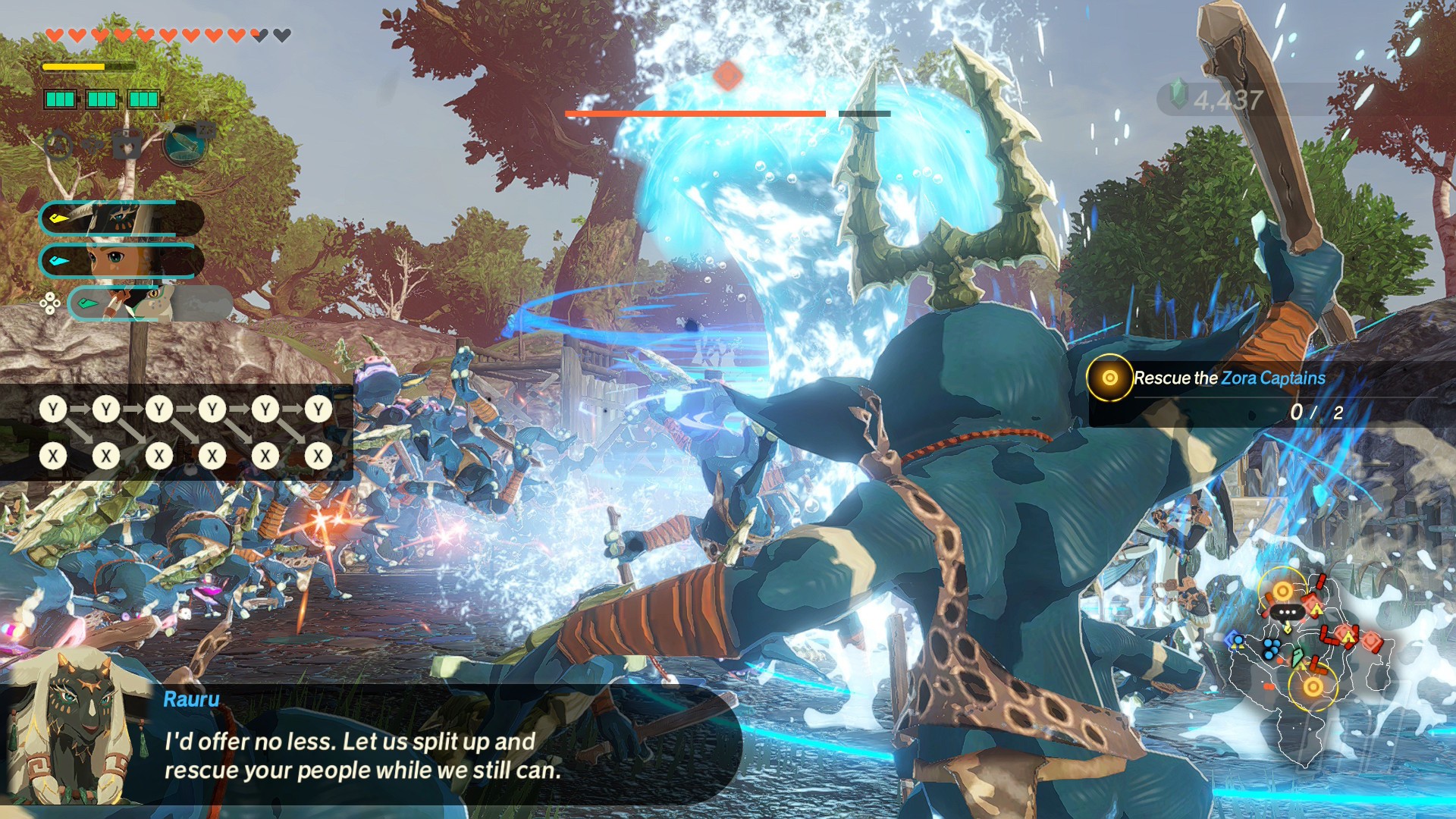The height and width of the screenshot is (819, 1456).
Task: Switch to Rauru's character portrait
Action: click(x=121, y=218)
